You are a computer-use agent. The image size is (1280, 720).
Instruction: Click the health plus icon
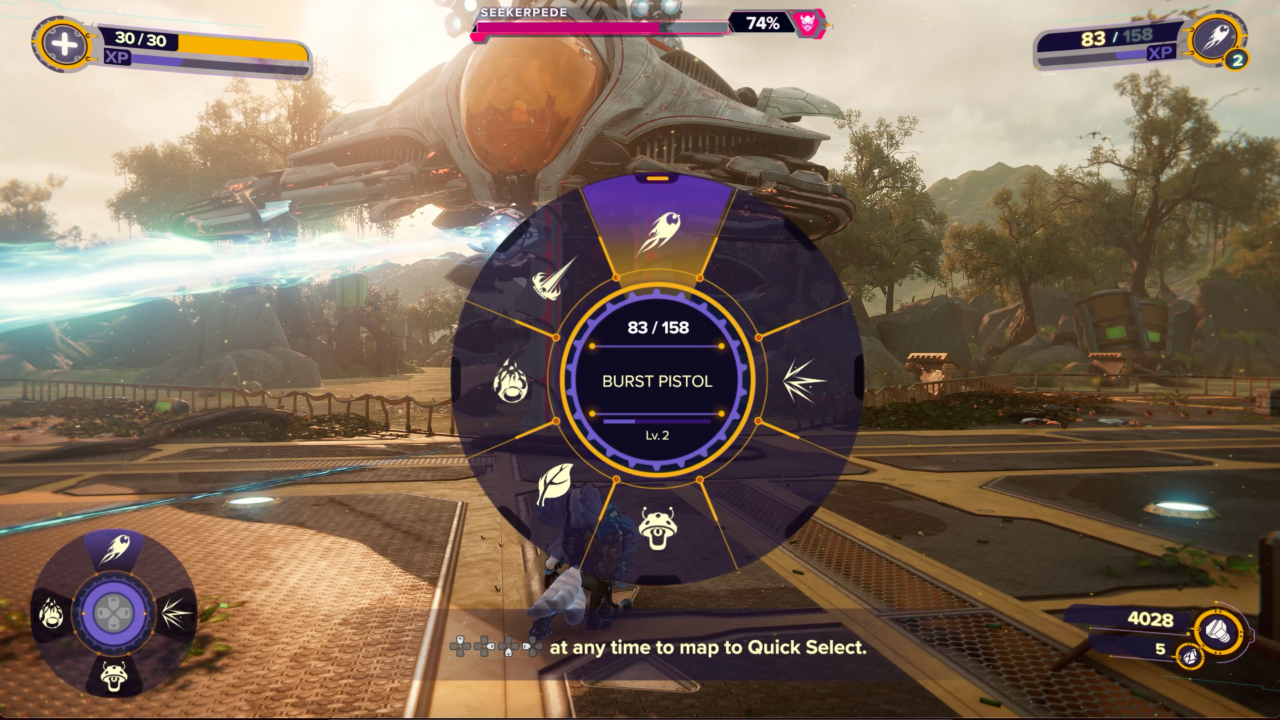(x=63, y=45)
